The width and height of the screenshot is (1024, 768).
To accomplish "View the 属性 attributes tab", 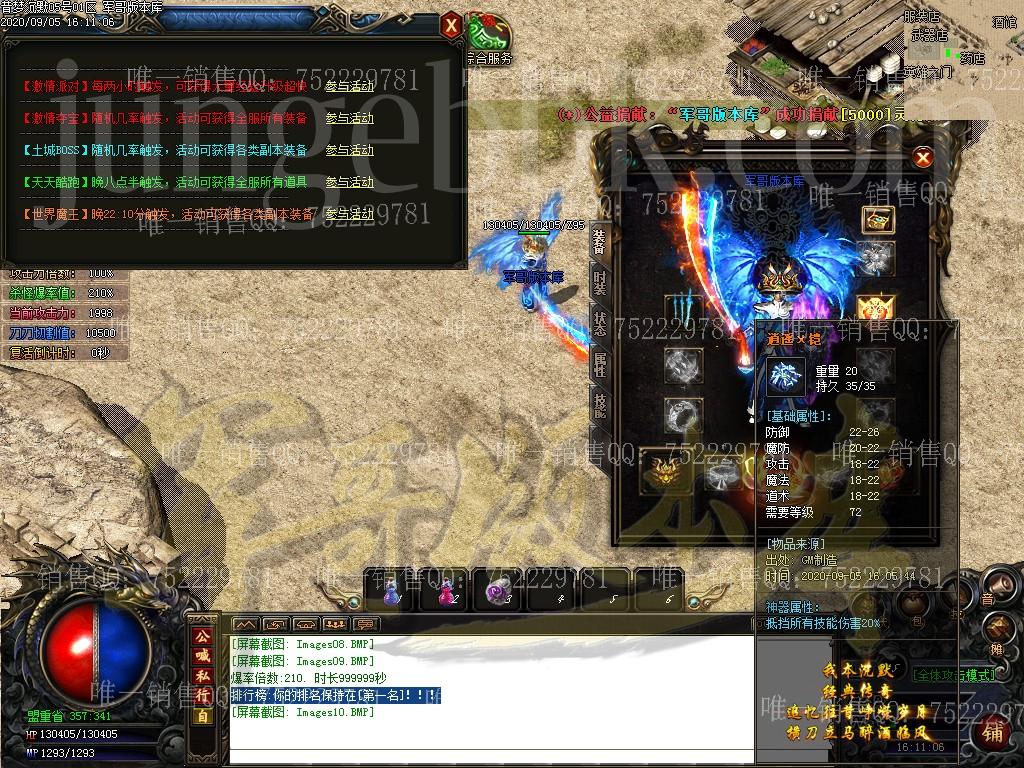I will pos(599,363).
